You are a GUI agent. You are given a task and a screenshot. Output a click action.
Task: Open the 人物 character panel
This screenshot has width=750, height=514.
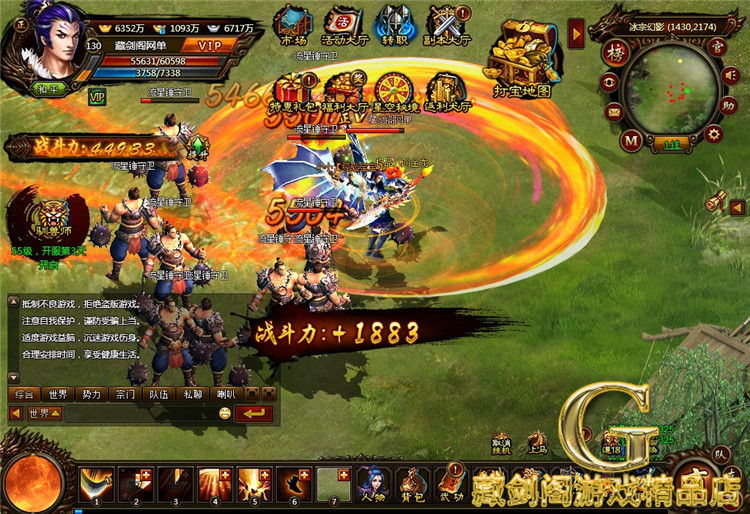374,484
